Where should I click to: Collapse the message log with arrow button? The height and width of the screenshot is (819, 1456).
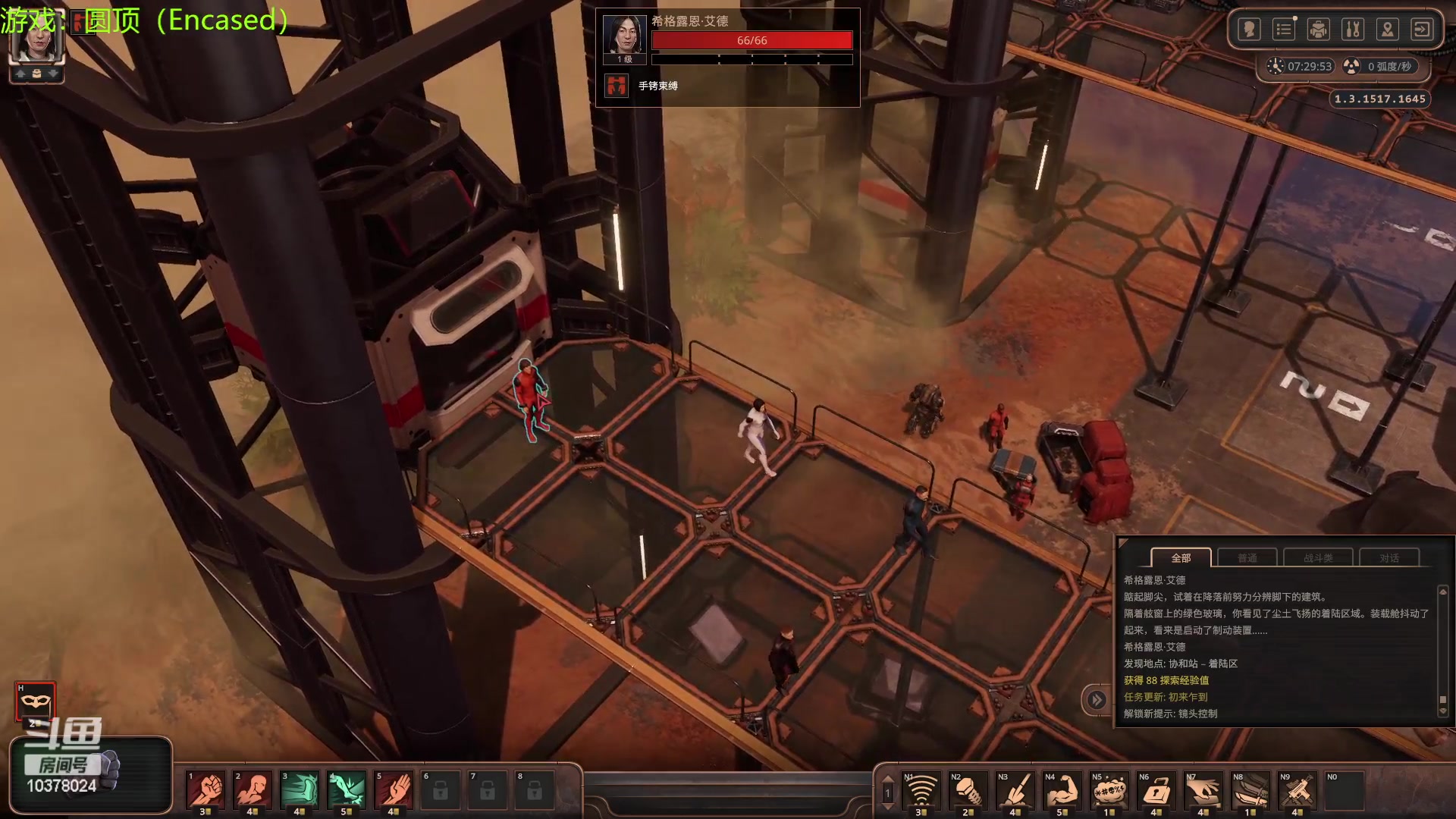1097,700
